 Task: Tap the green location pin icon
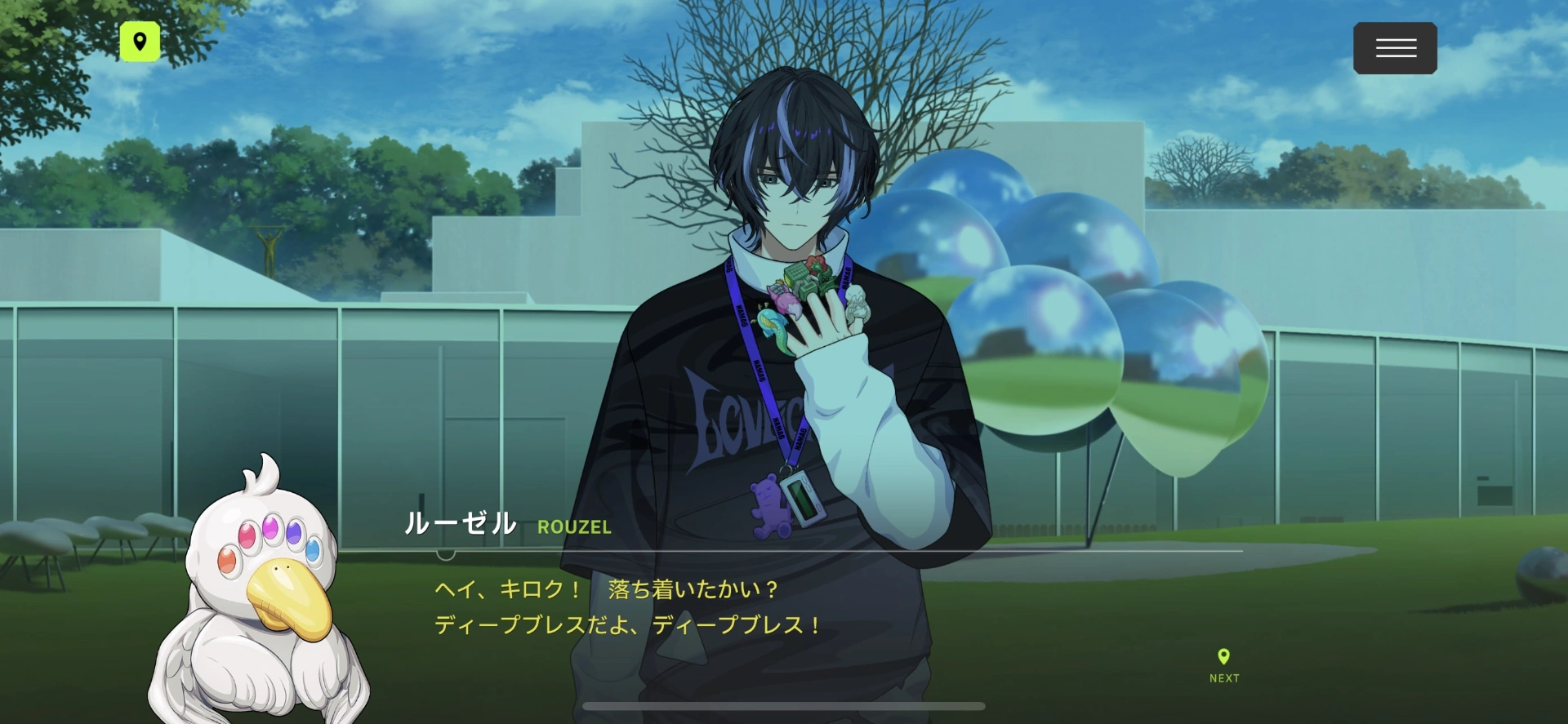[x=140, y=42]
